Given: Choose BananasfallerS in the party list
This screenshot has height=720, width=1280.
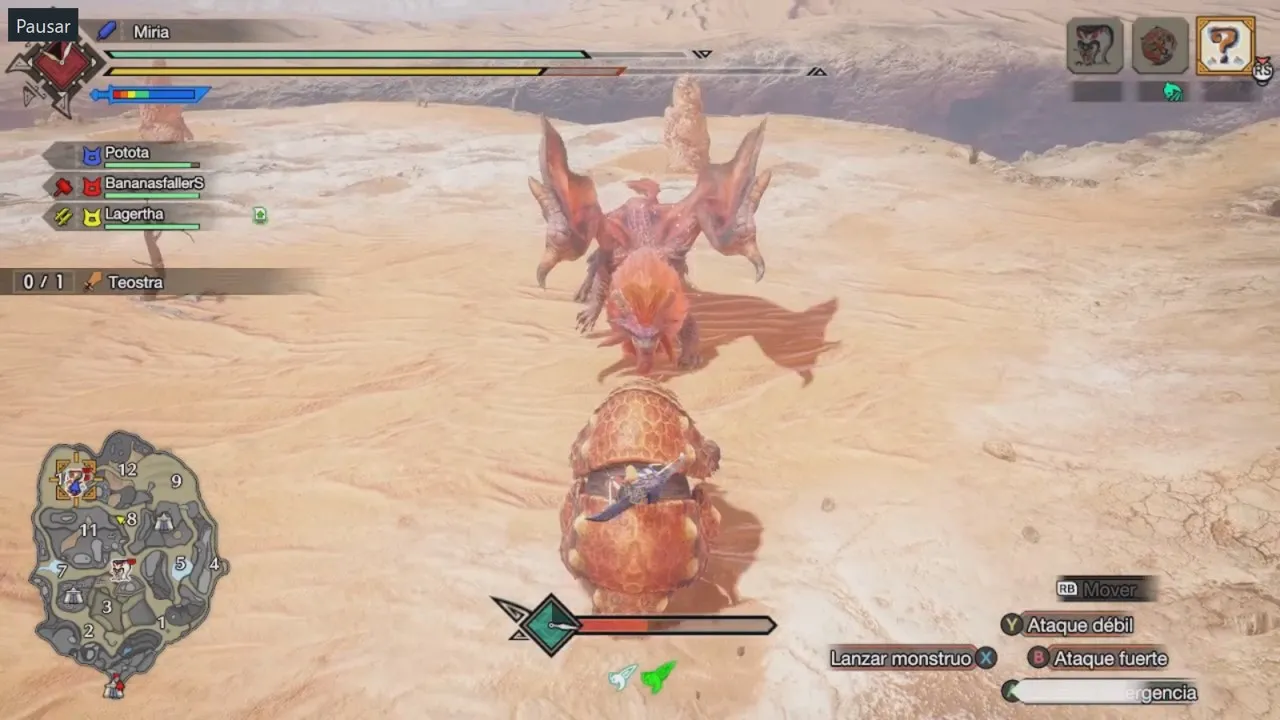Looking at the screenshot, I should 153,184.
